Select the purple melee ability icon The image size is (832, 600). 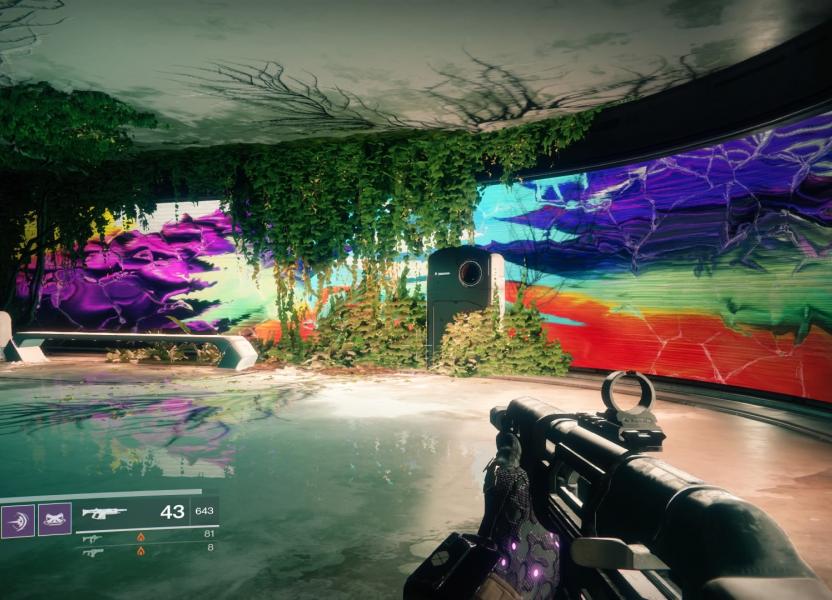point(54,520)
